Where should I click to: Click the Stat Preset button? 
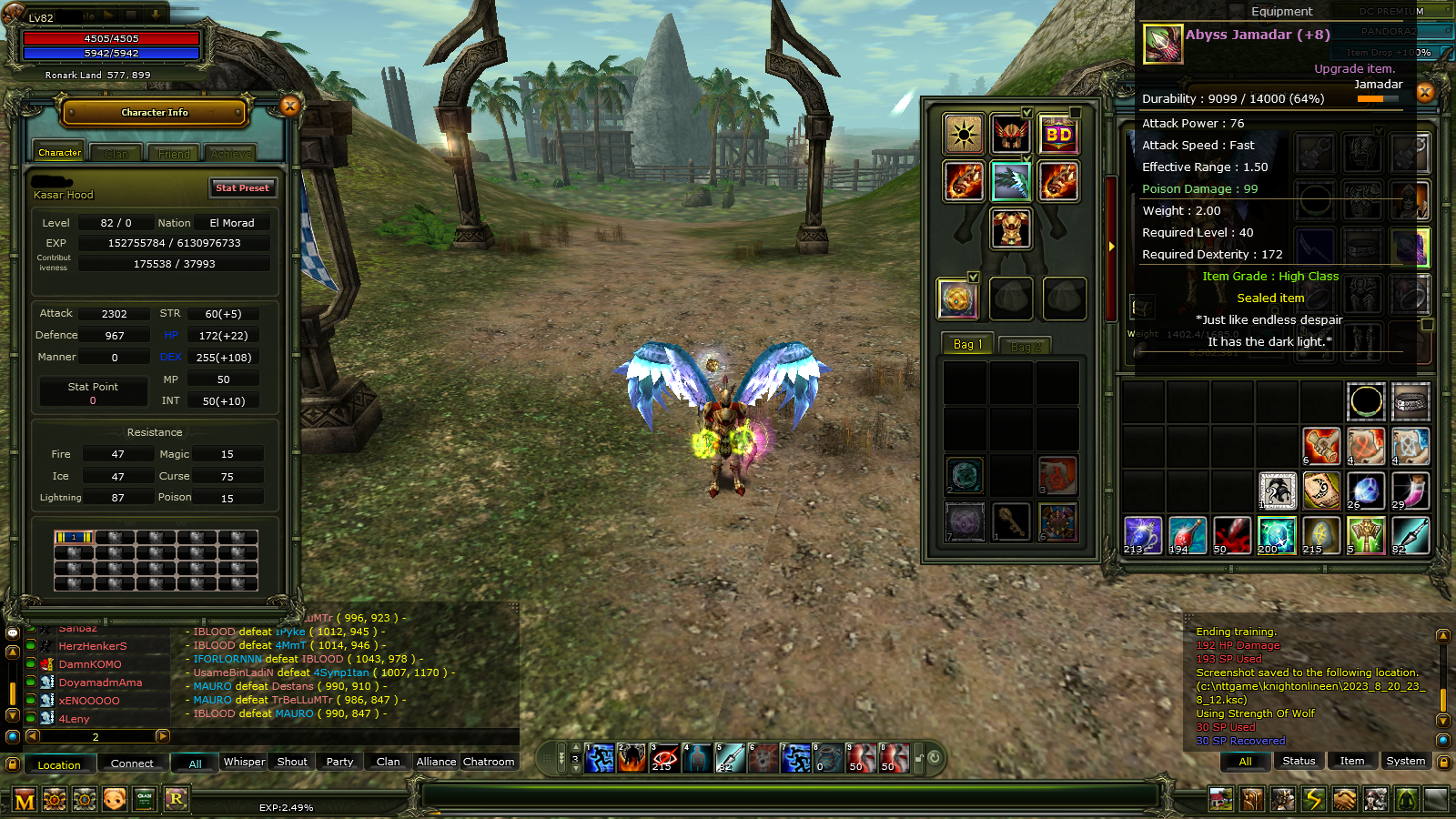pos(242,188)
